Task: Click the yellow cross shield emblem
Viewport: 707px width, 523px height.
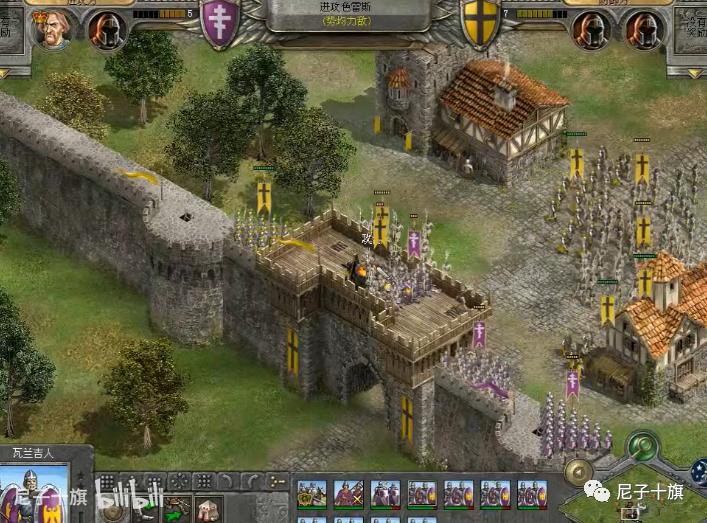Action: (x=479, y=22)
